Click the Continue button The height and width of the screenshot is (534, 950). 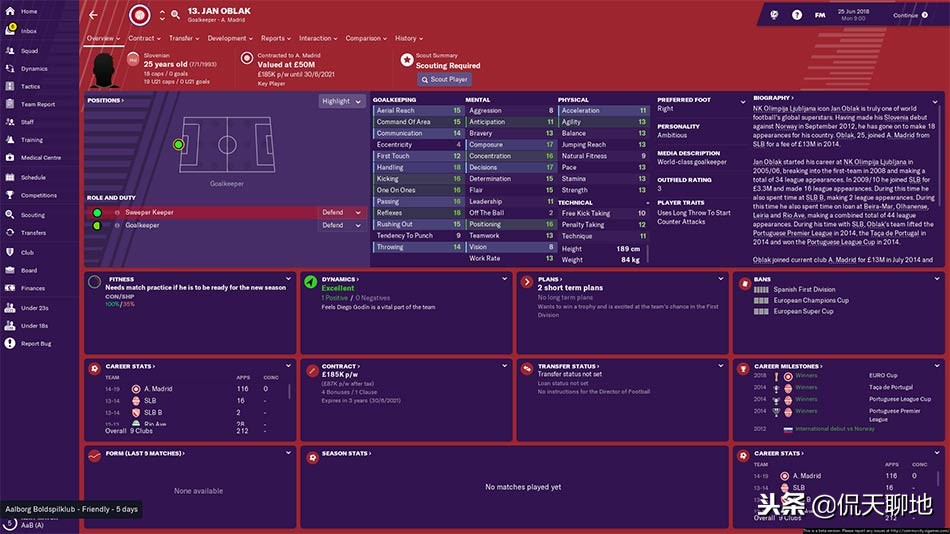click(909, 15)
